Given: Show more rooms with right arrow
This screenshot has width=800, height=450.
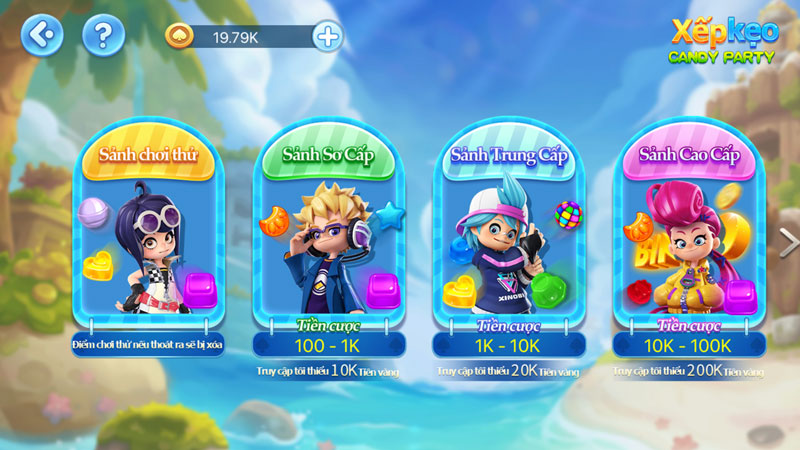Looking at the screenshot, I should [789, 240].
